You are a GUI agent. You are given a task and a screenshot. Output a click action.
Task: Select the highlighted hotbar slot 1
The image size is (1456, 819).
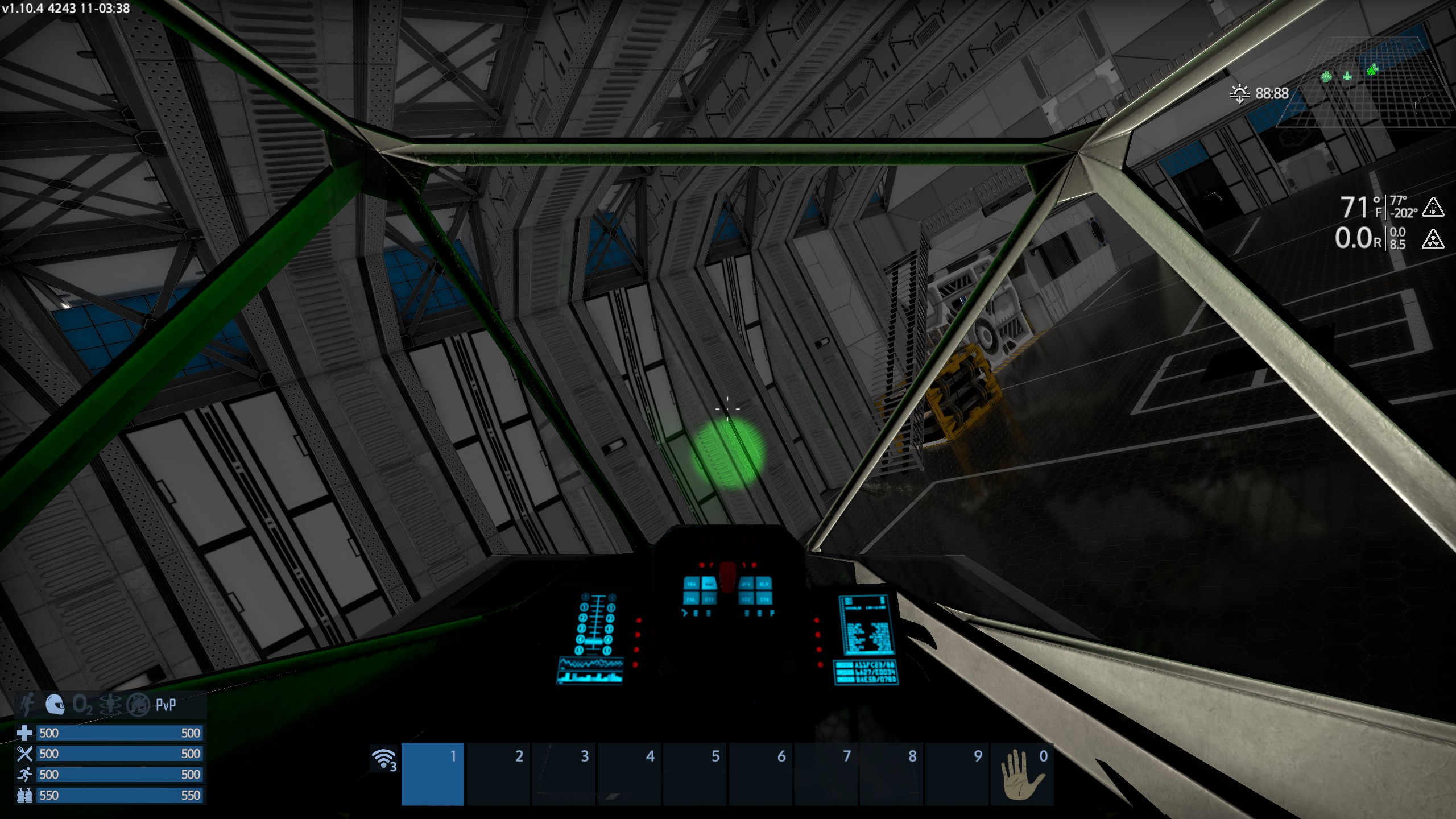[x=433, y=773]
